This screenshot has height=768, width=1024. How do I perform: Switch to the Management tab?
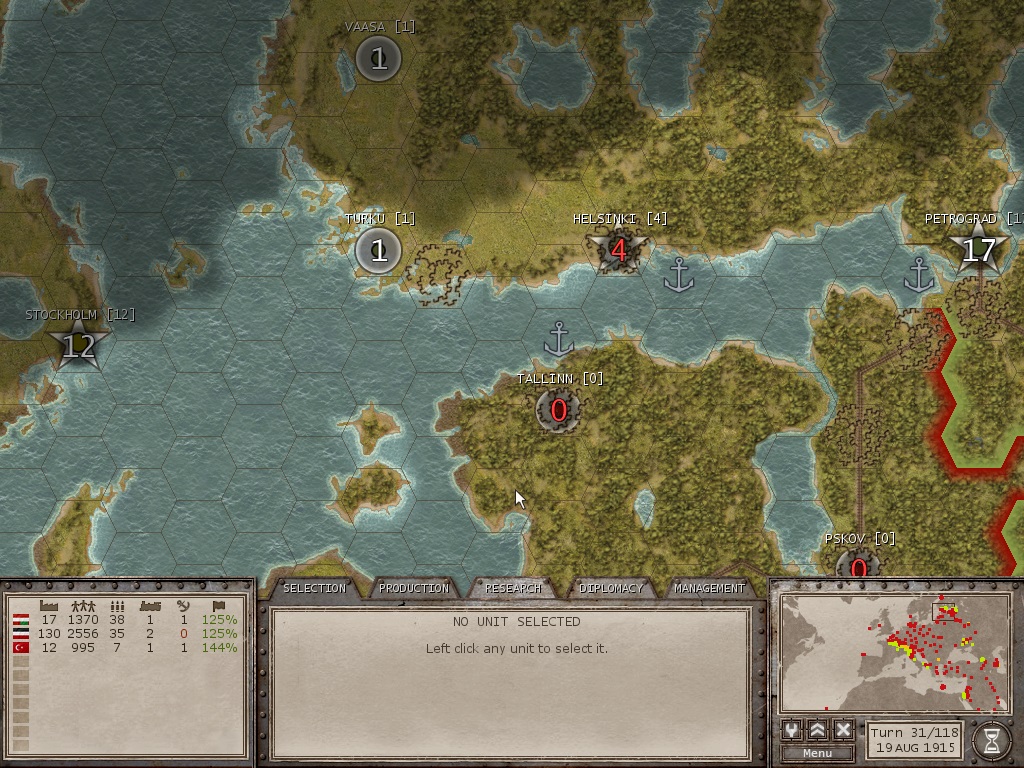coord(710,588)
